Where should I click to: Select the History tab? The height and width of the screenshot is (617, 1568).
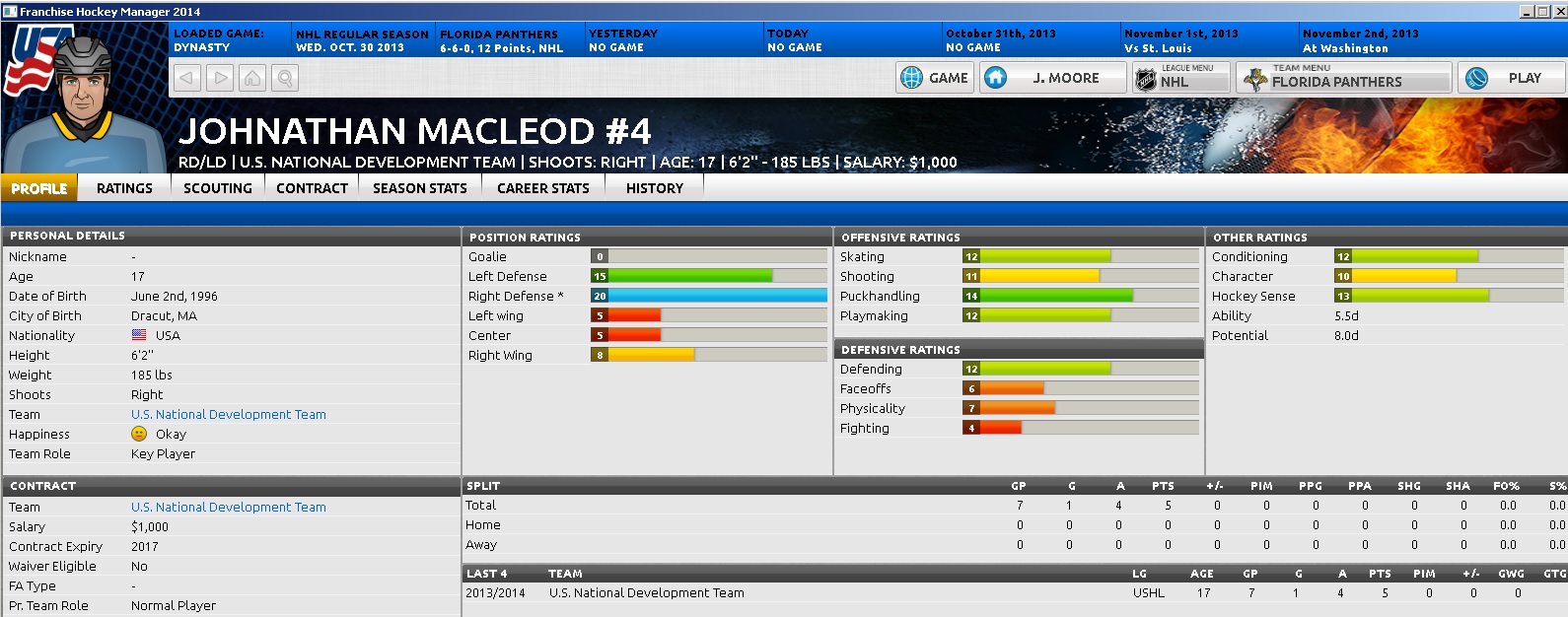coord(655,188)
